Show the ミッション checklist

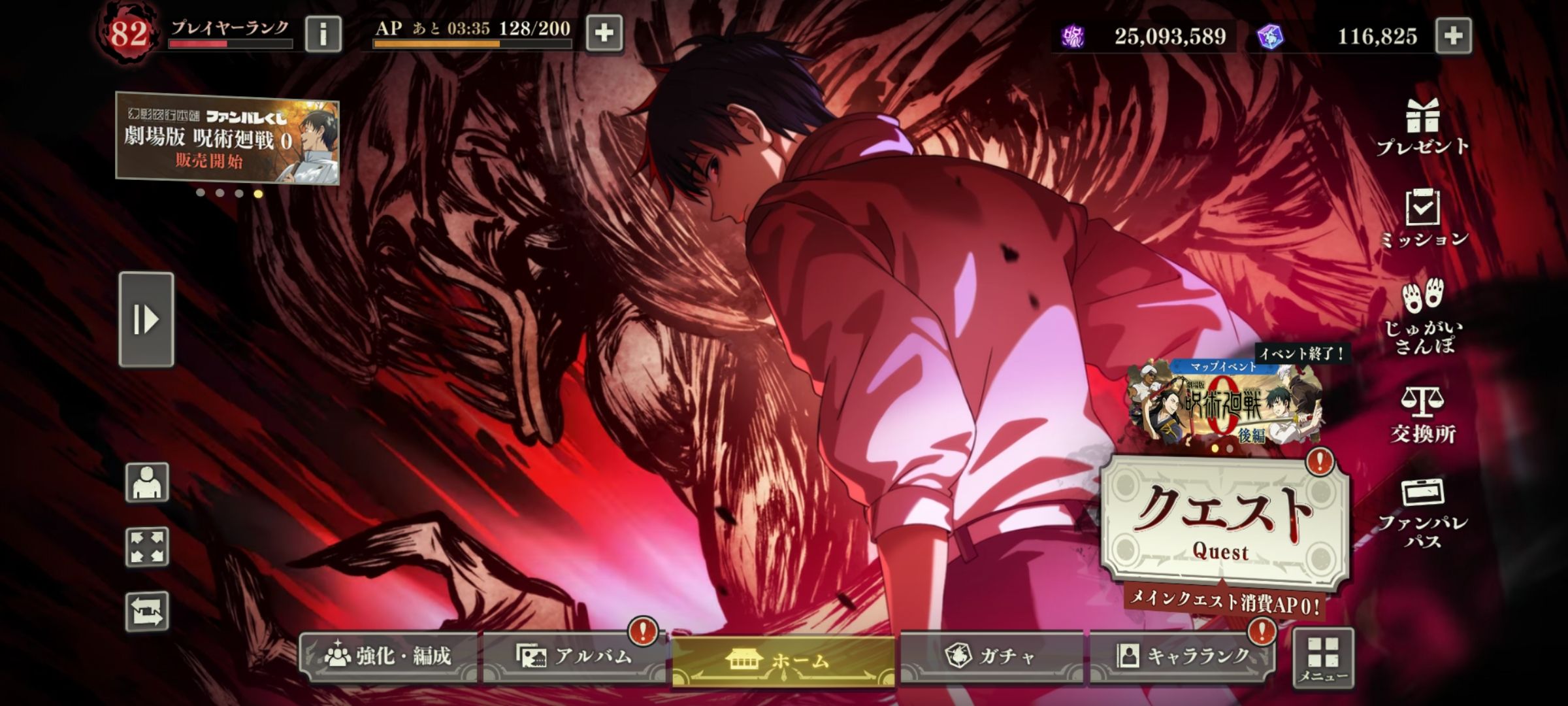tap(1423, 218)
